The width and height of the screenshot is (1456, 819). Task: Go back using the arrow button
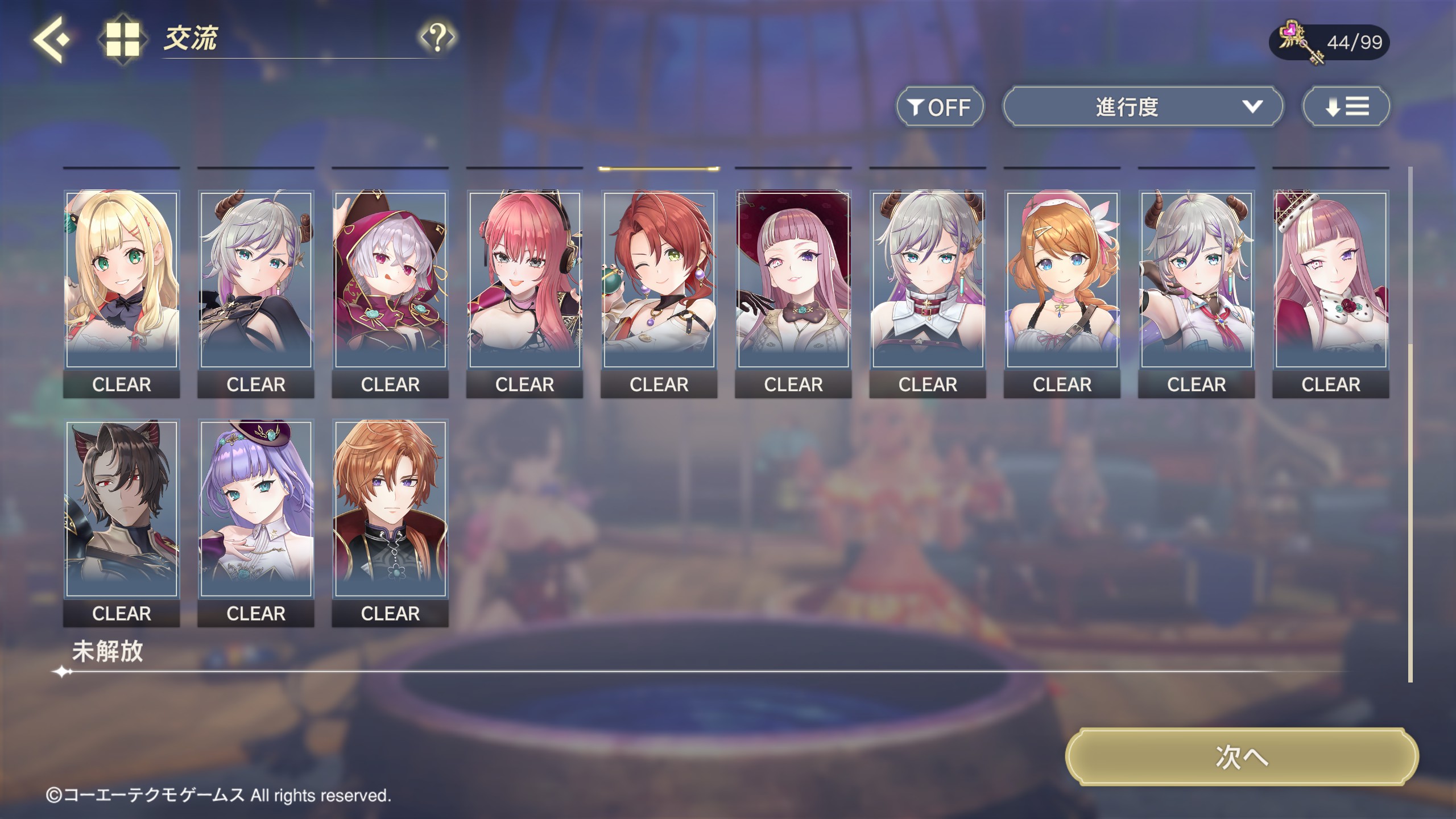coord(51,39)
